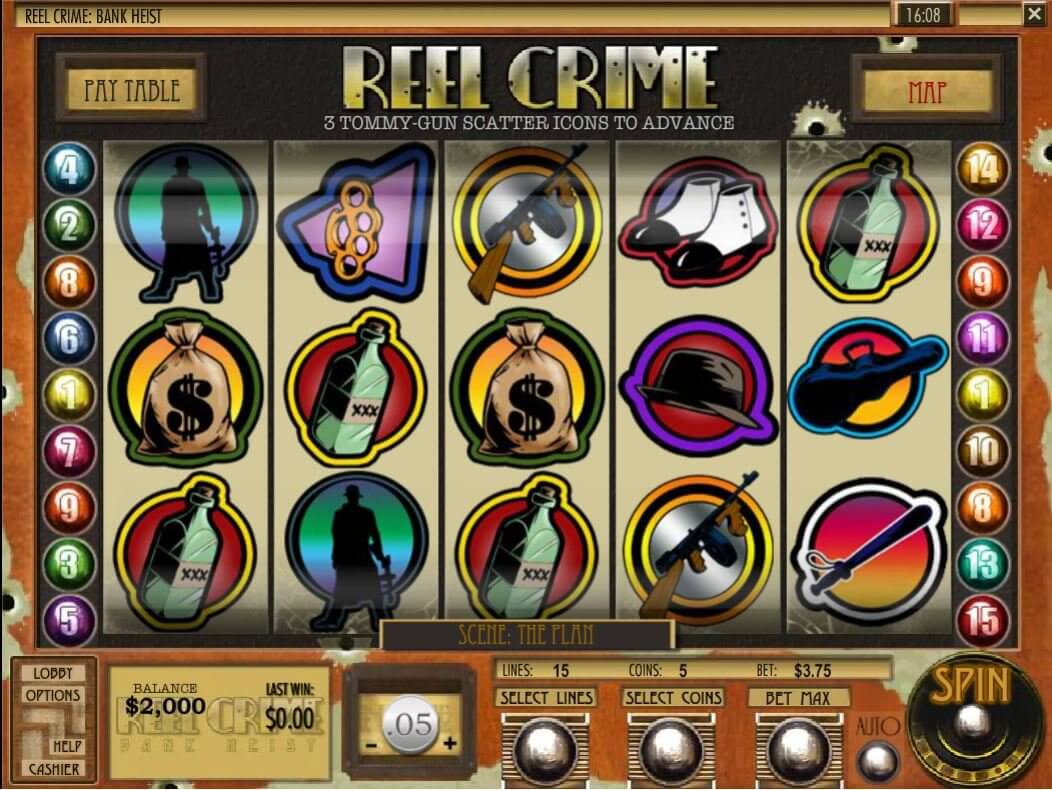Open the Options menu
The width and height of the screenshot is (1052, 790).
click(x=52, y=695)
